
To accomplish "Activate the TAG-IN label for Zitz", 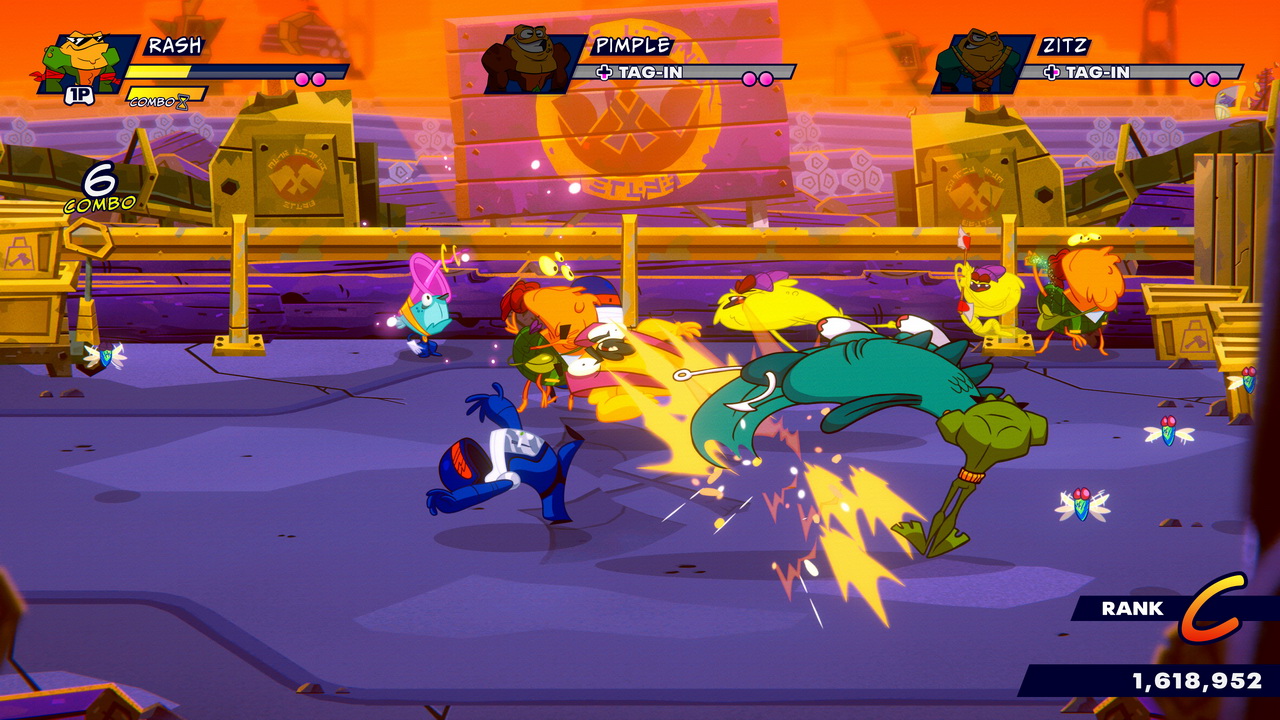I will (x=1087, y=72).
